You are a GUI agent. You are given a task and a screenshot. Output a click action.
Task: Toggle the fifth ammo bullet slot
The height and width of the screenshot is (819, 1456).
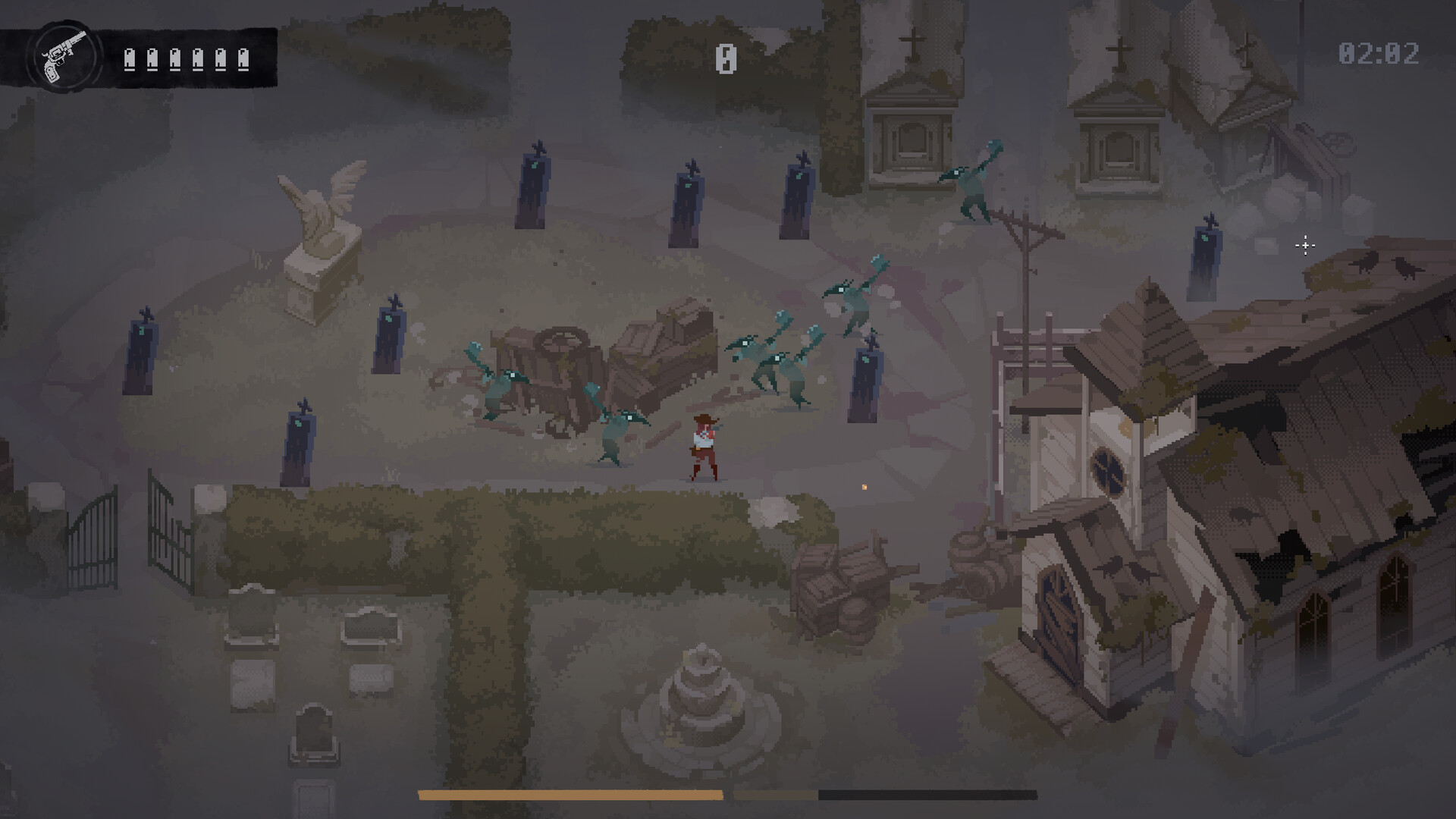click(221, 59)
